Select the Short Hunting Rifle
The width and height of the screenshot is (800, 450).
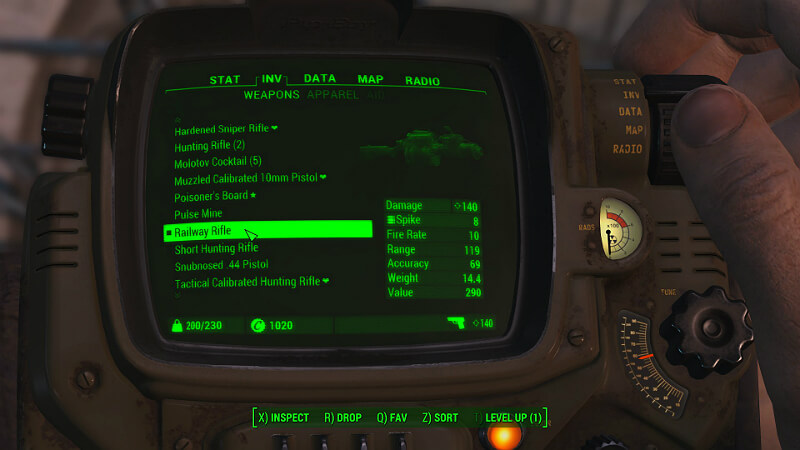(x=216, y=248)
